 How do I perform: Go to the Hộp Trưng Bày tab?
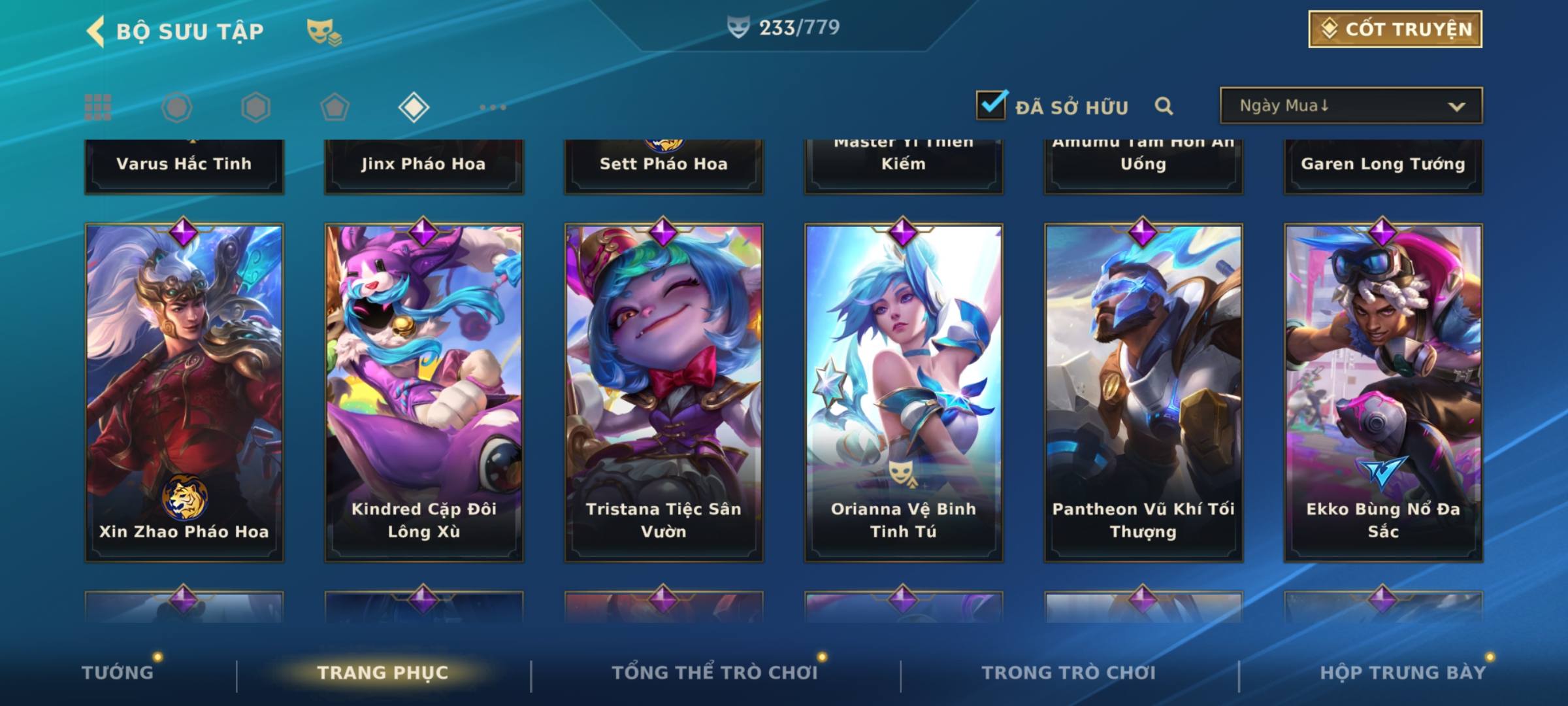tap(1402, 673)
